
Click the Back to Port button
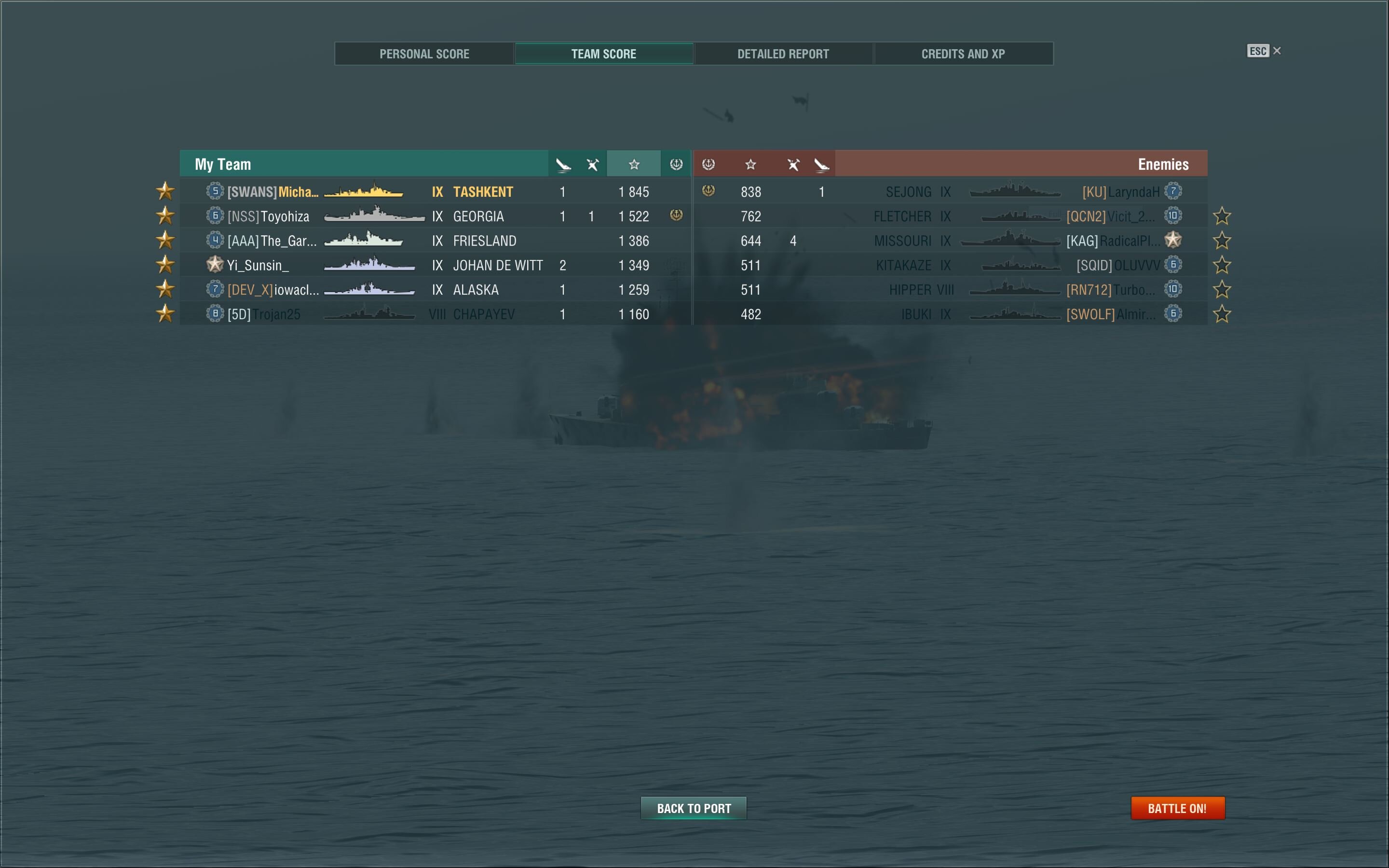click(694, 808)
